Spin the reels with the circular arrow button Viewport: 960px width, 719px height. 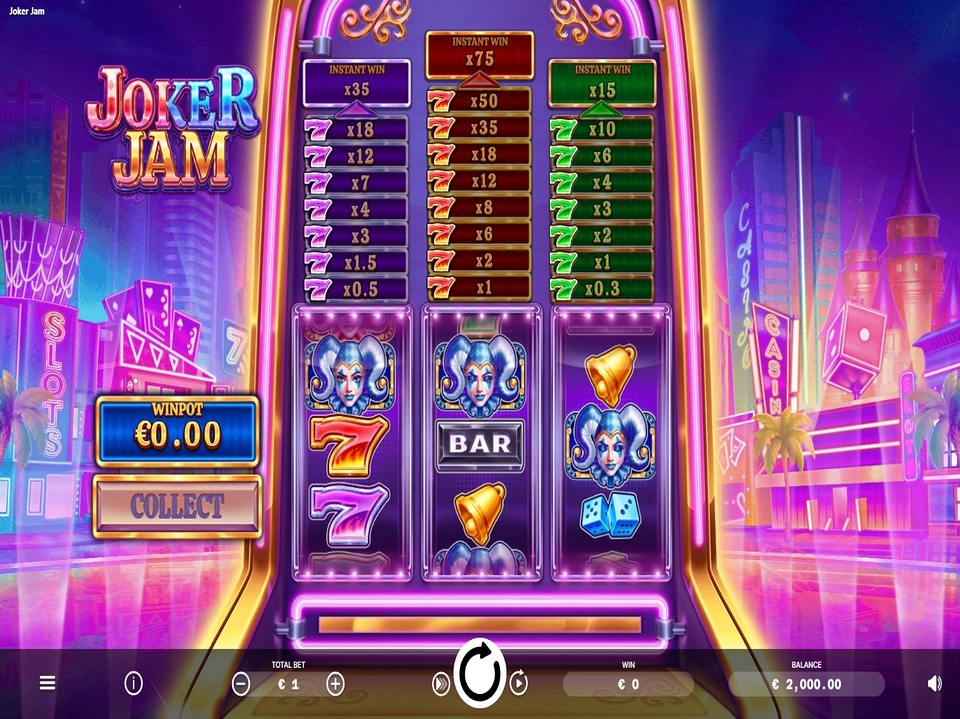pyautogui.click(x=480, y=677)
